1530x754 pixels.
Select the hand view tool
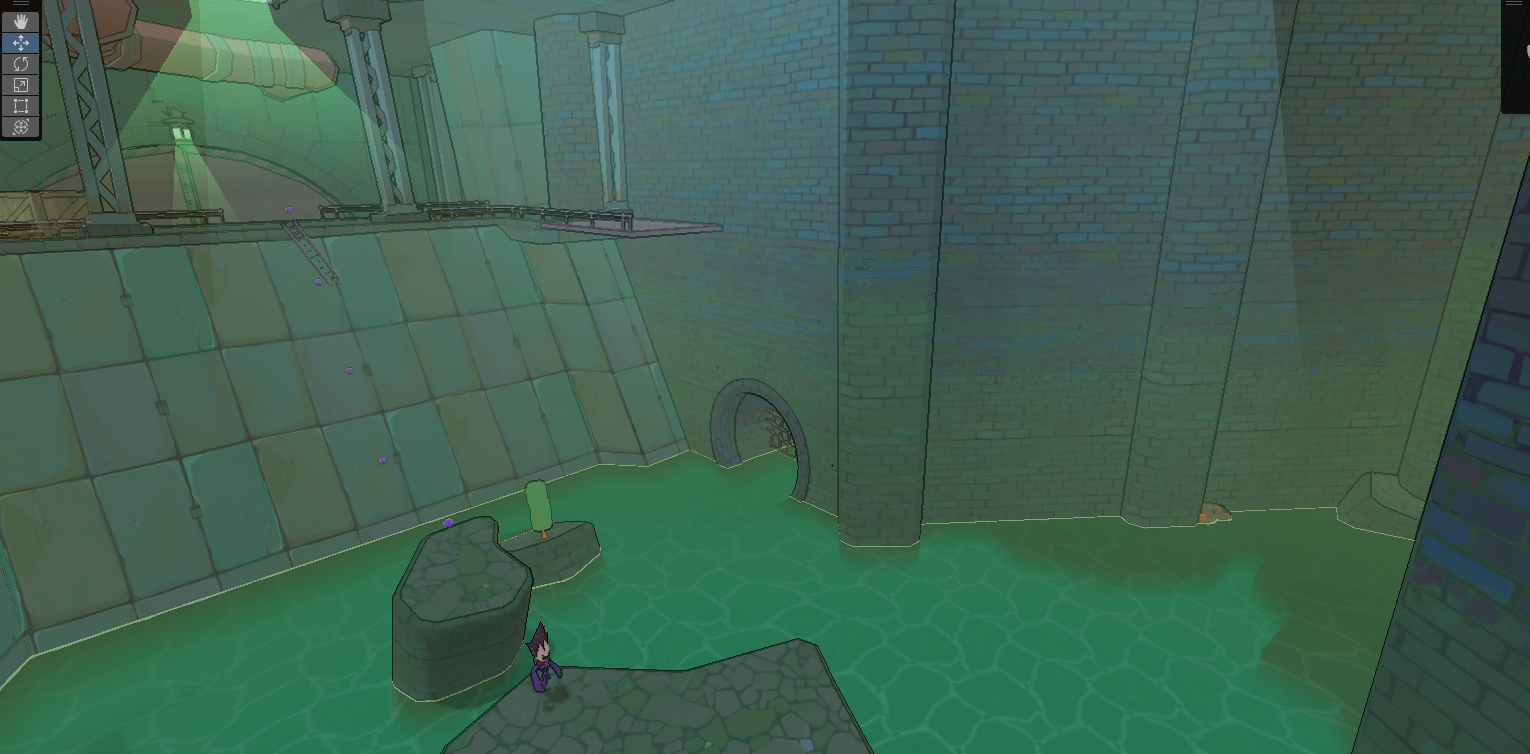point(20,21)
